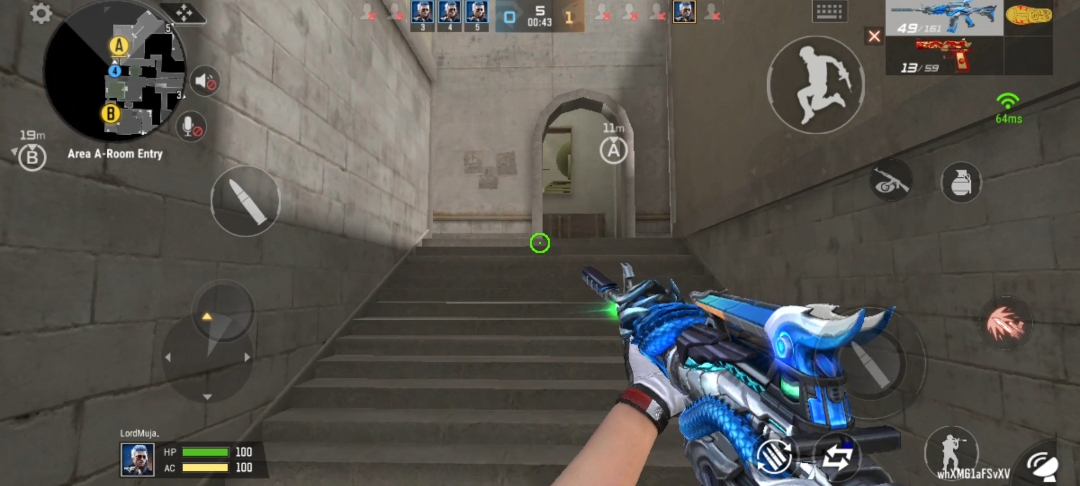This screenshot has height=486, width=1080.
Task: Reload using the magazine reload button
Action: pyautogui.click(x=775, y=456)
